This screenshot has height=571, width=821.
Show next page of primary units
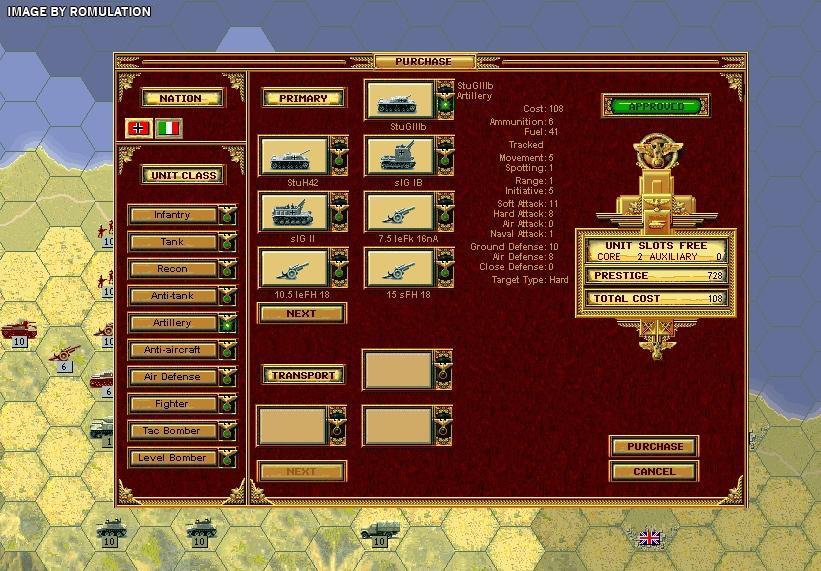point(301,313)
